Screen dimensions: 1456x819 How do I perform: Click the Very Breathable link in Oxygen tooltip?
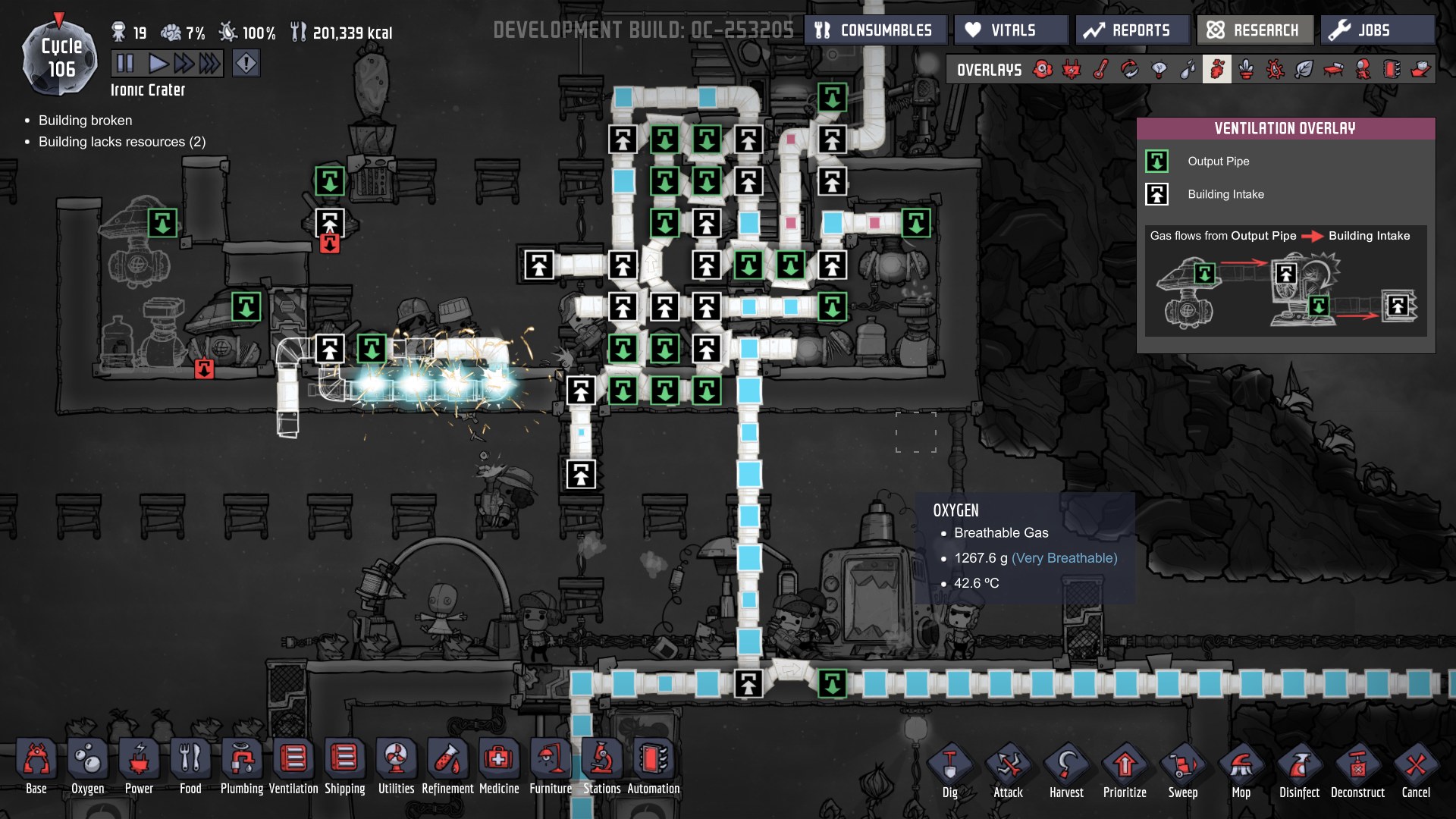coord(1063,557)
